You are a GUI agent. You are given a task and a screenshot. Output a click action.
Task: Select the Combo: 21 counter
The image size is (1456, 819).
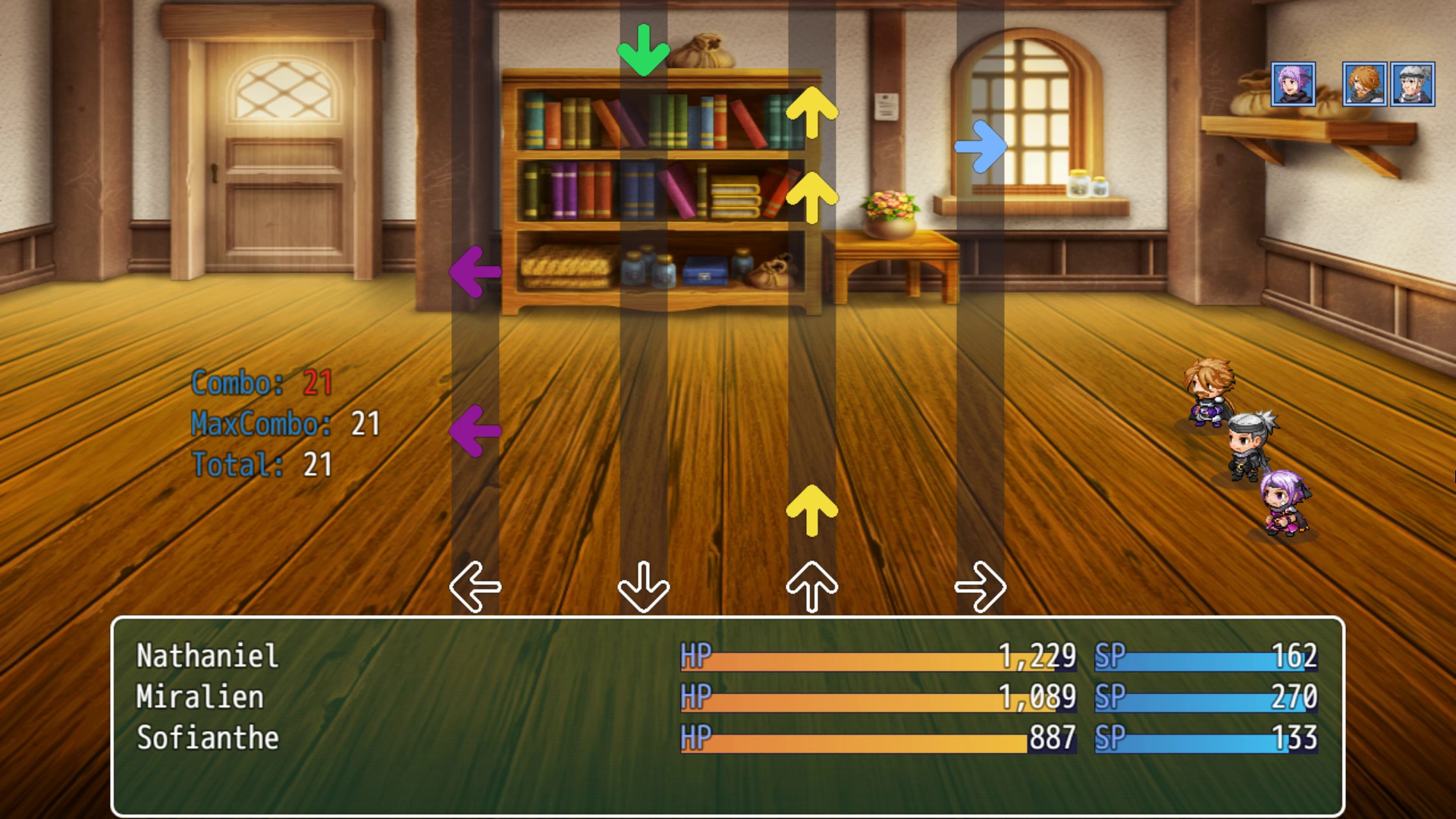click(x=254, y=385)
